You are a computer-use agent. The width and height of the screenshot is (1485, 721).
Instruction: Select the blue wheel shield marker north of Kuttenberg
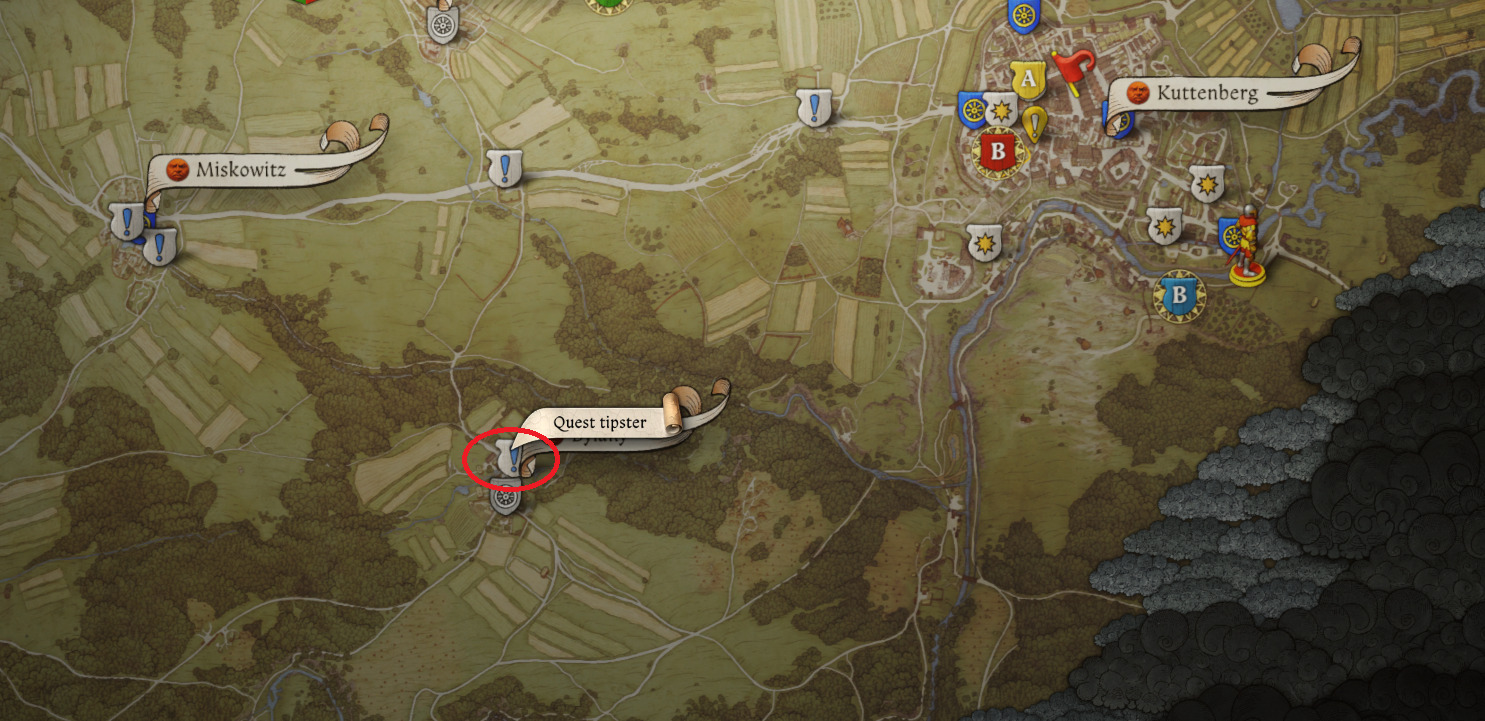pyautogui.click(x=1023, y=17)
